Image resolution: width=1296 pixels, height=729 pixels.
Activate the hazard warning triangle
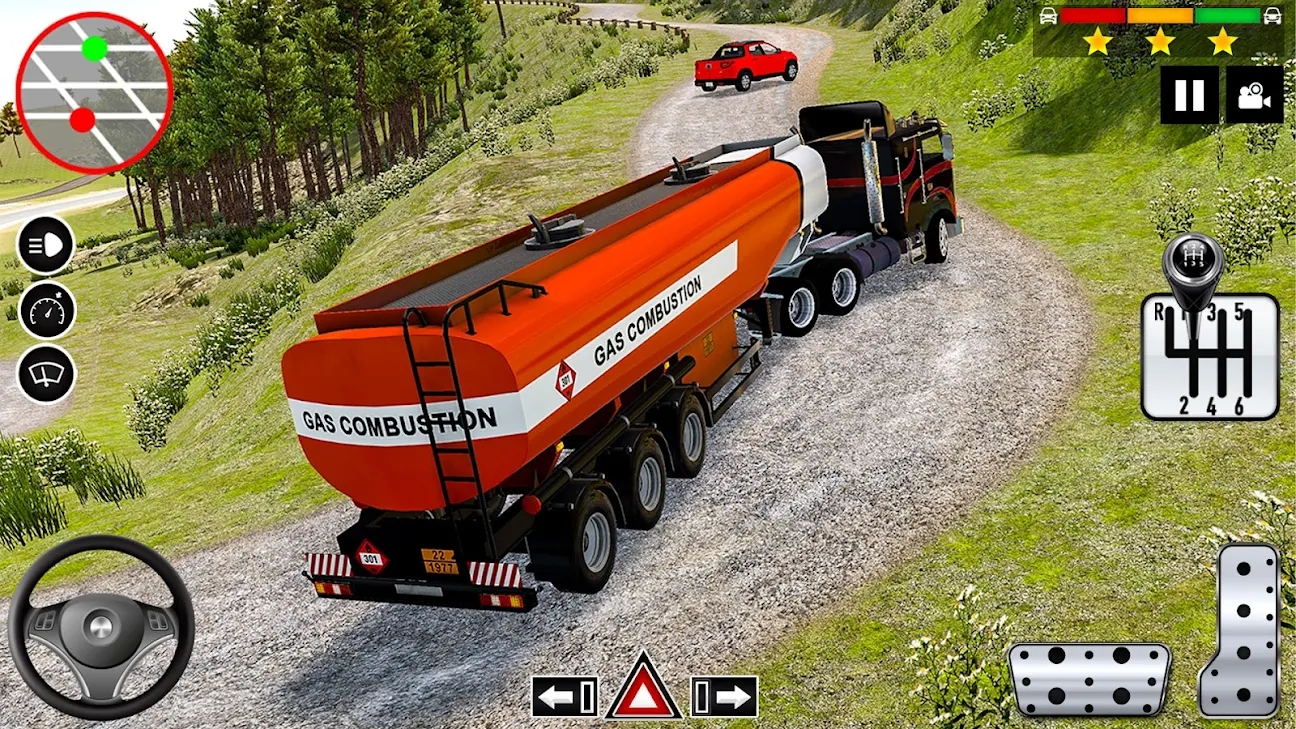point(644,690)
